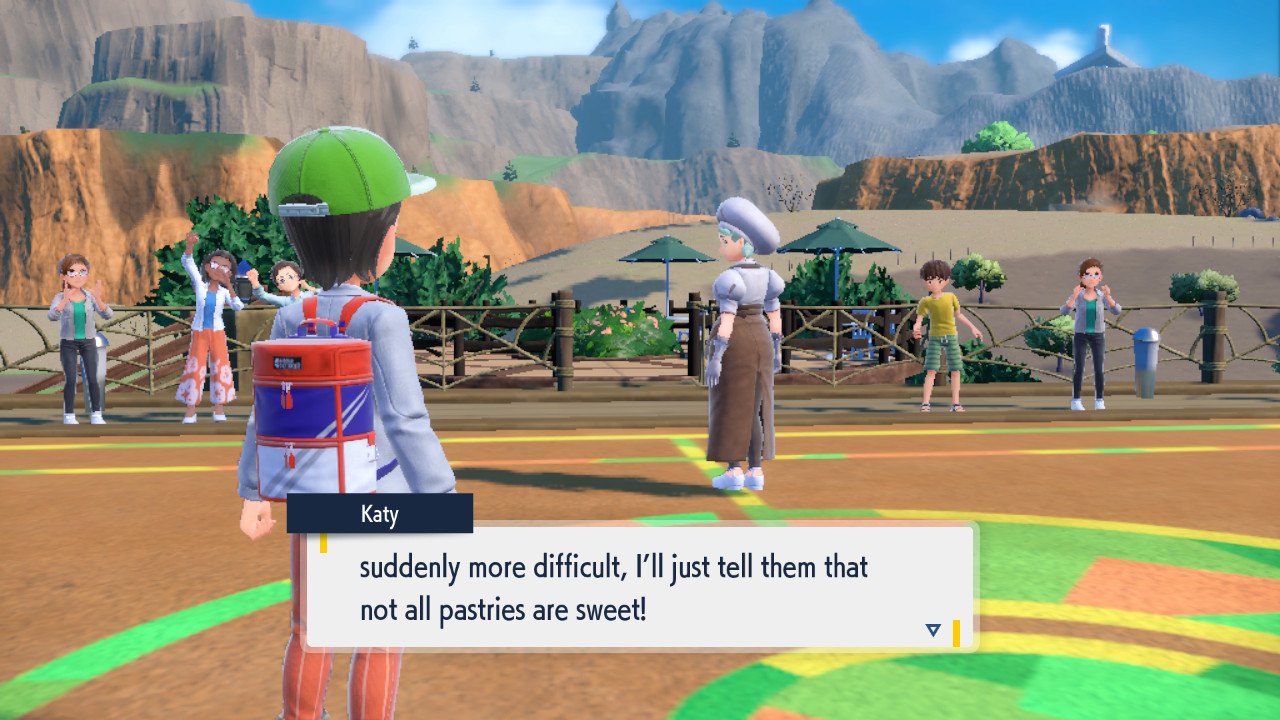Advance dialogue with the down-arrow indicator
The width and height of the screenshot is (1280, 720).
(x=933, y=630)
